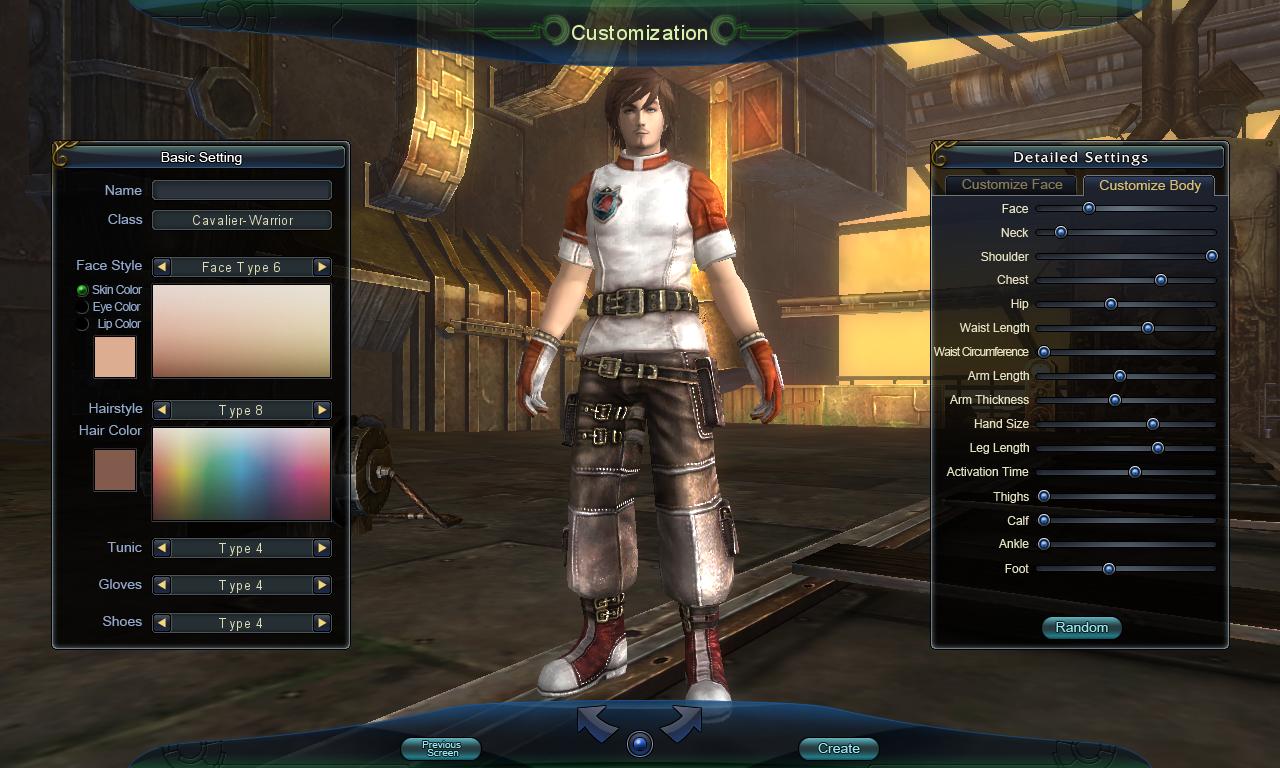Click the Shoulder slider track
This screenshot has width=1280, height=768.
[x=1125, y=257]
